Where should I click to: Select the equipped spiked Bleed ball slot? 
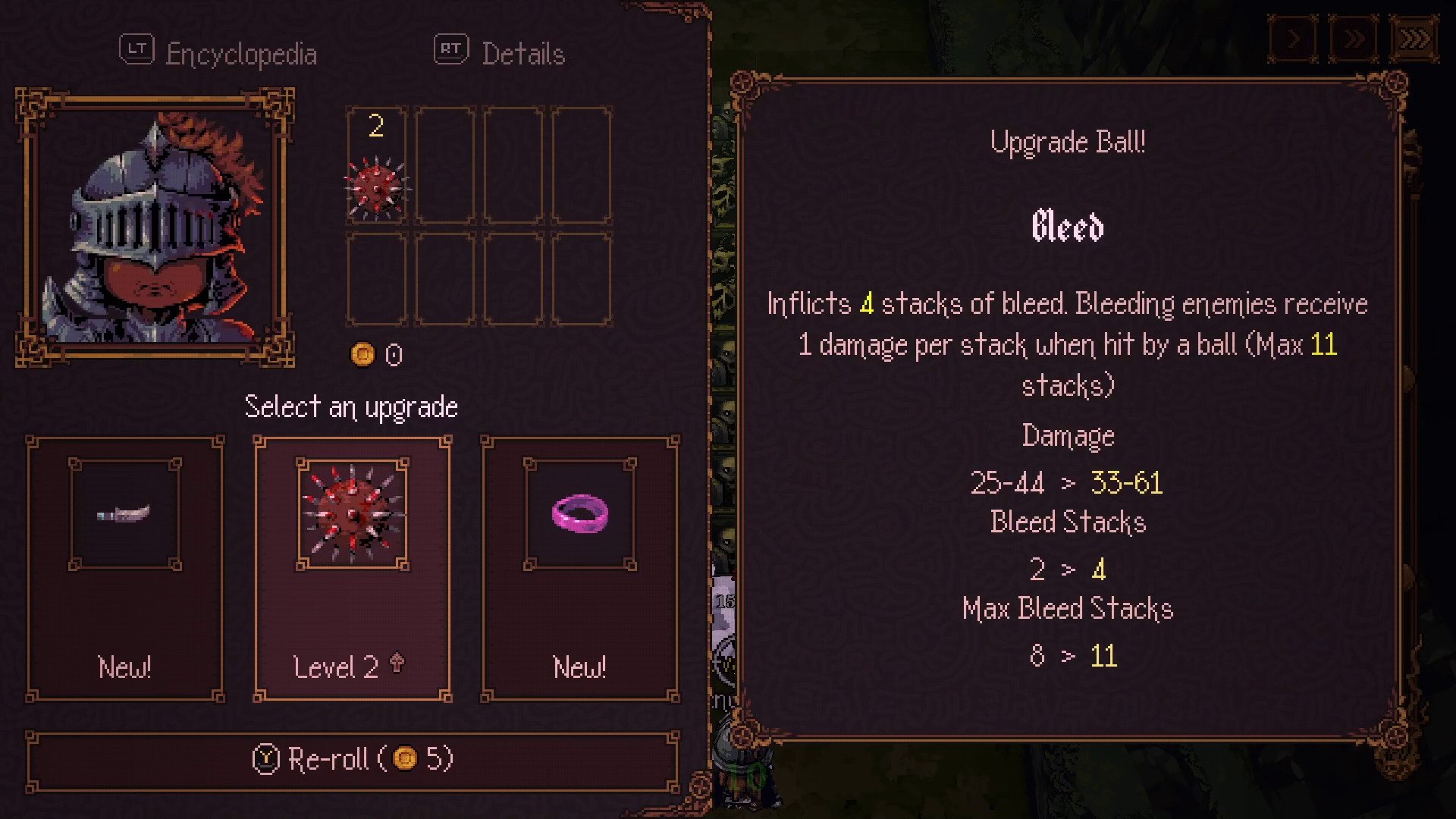pos(377,166)
